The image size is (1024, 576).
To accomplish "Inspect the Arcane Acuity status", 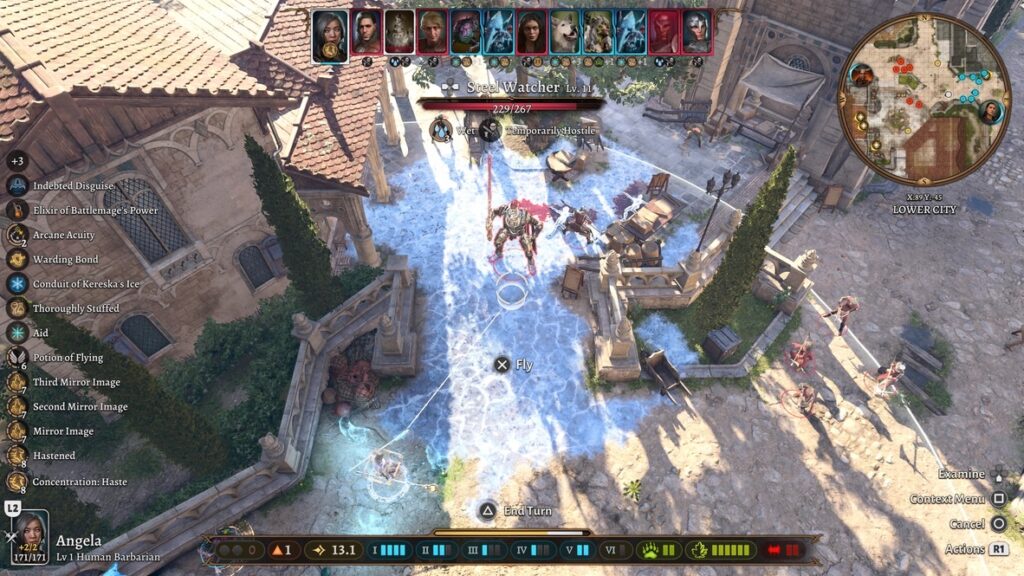I will [17, 235].
